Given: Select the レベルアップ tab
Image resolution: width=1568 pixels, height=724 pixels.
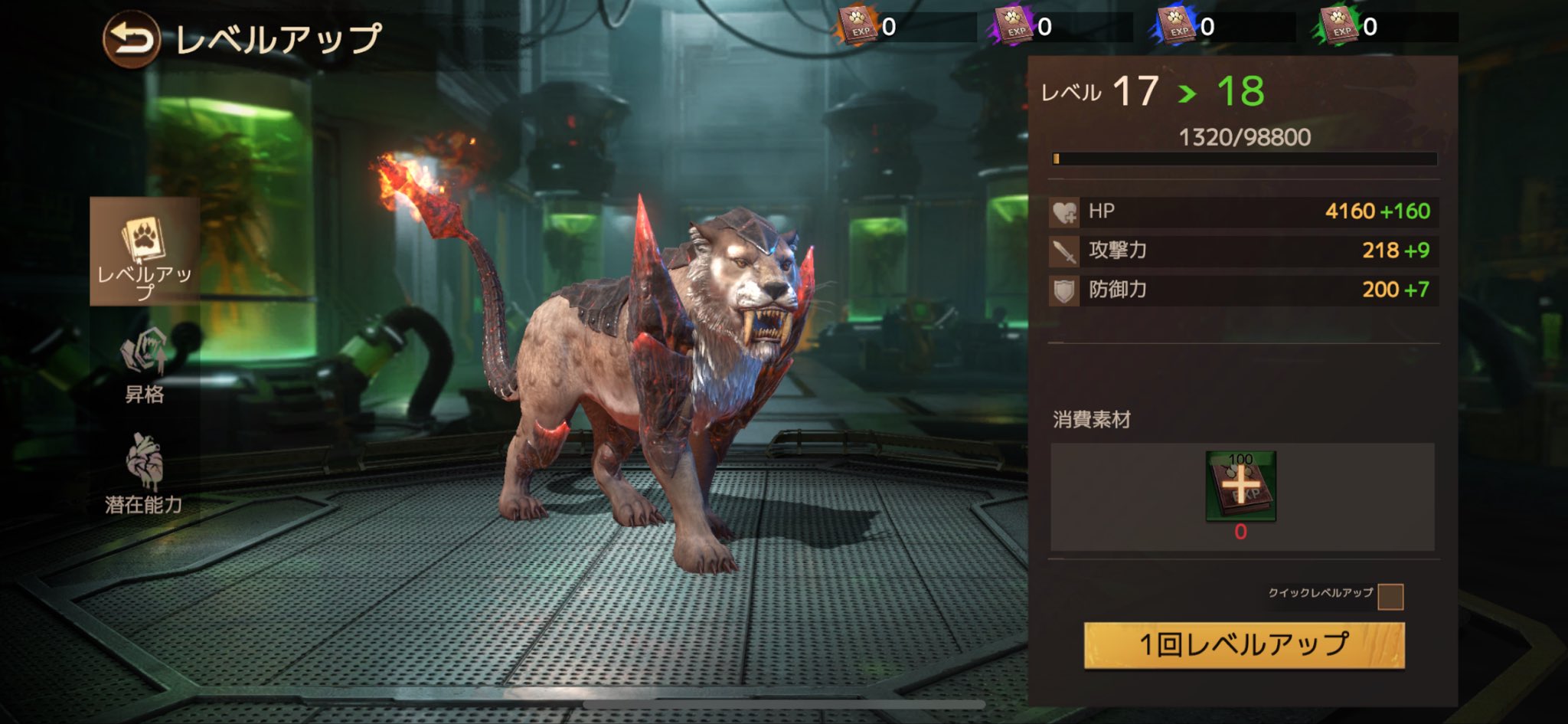Looking at the screenshot, I should 145,251.
